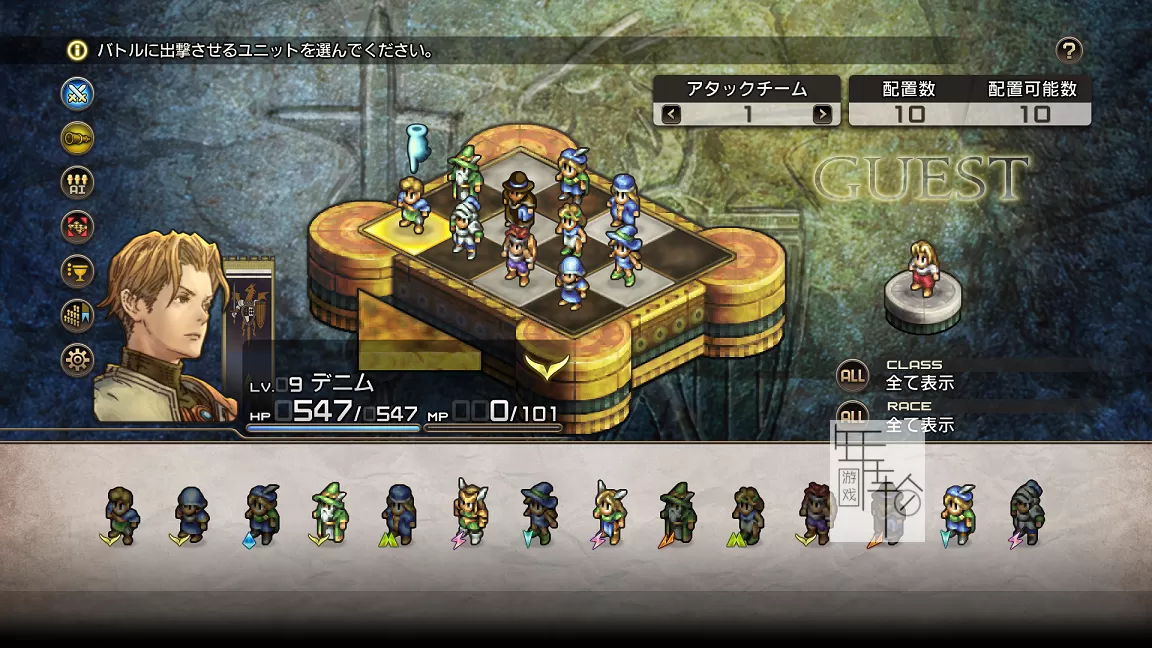The image size is (1152, 648).
Task: Open the AI settings icon
Action: click(77, 183)
